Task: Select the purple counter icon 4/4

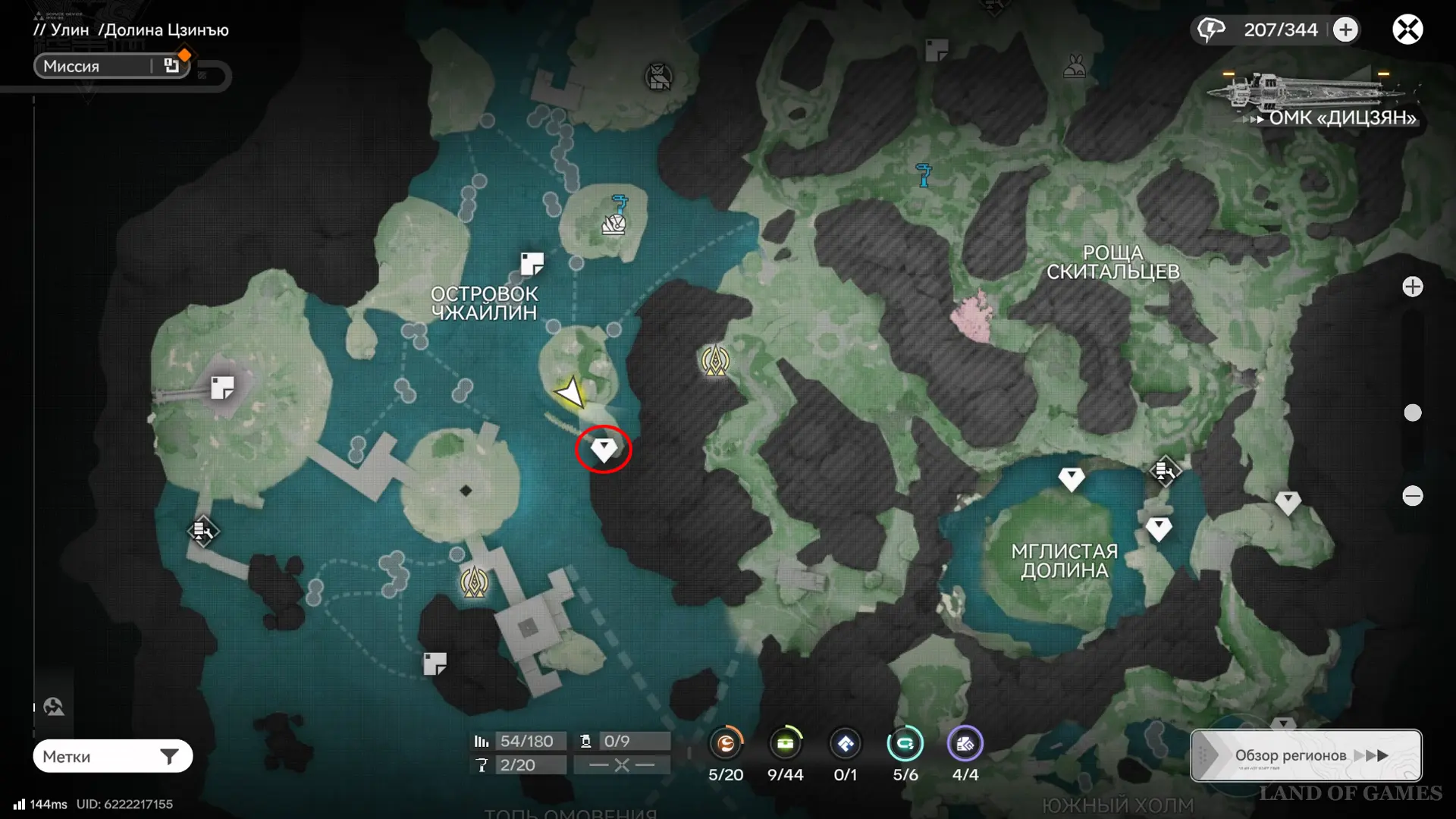Action: pos(965,744)
